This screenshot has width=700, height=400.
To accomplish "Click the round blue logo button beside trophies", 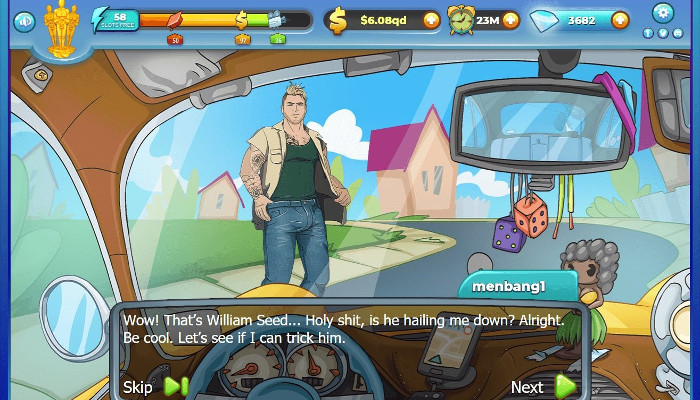I will 24,20.
